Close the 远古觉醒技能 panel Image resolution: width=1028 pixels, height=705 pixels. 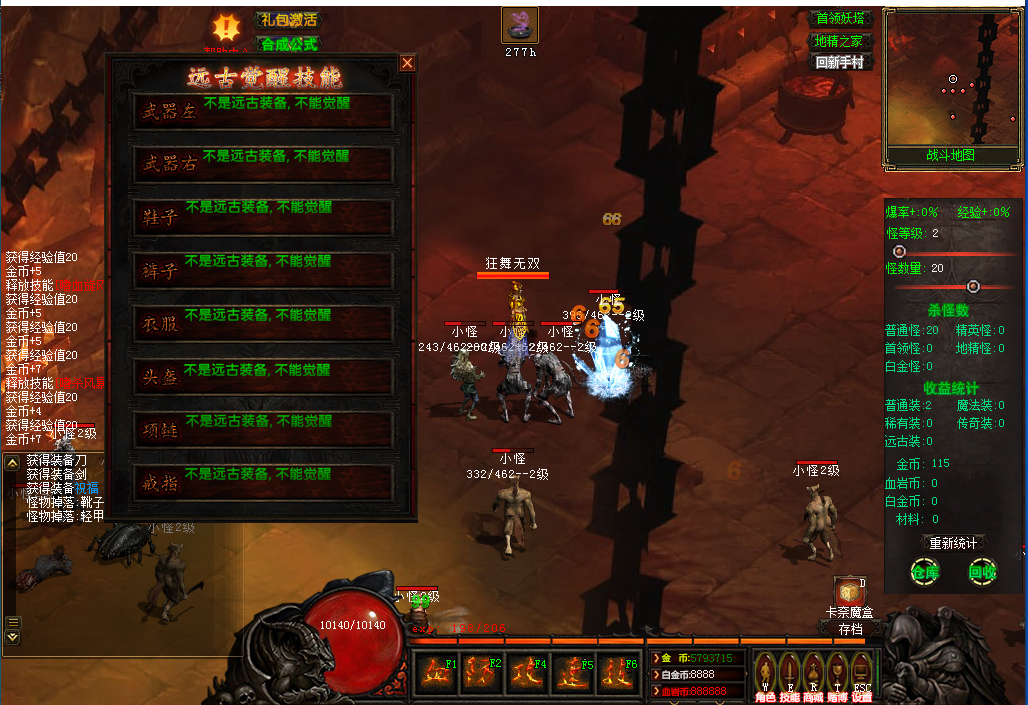click(407, 63)
